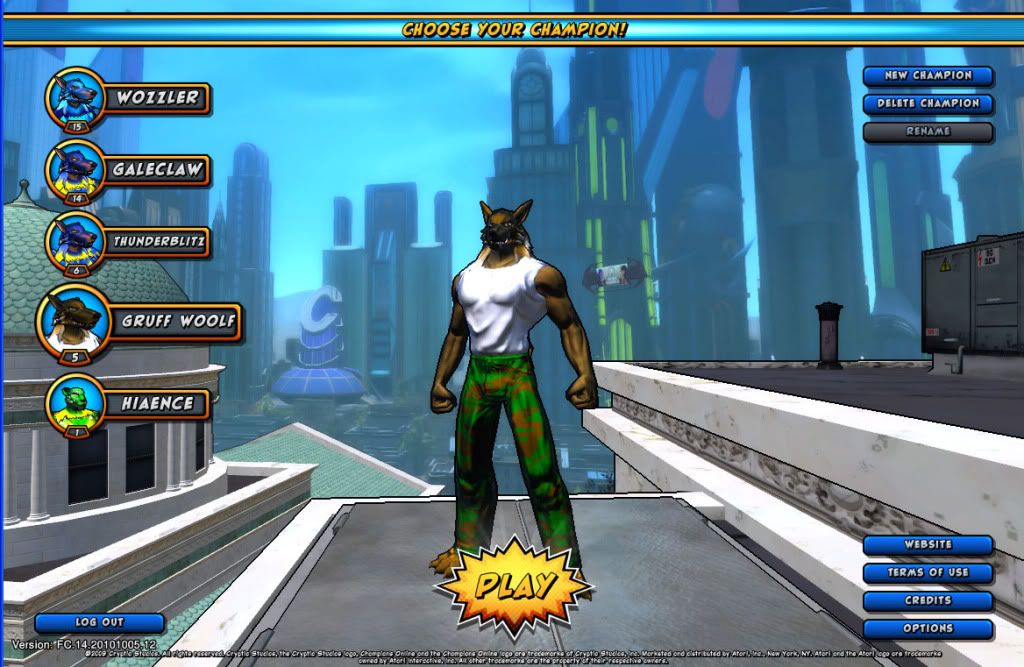Click the New Champion button
The width and height of the screenshot is (1024, 667).
pos(928,76)
